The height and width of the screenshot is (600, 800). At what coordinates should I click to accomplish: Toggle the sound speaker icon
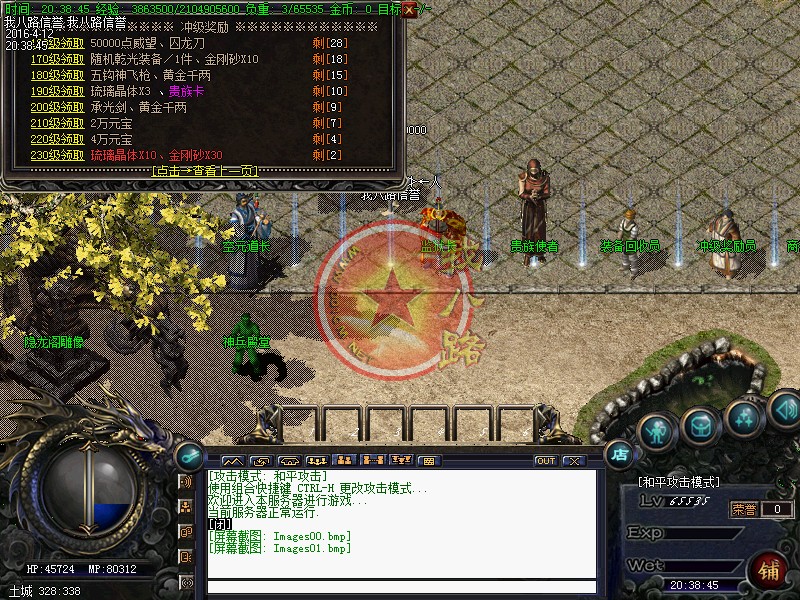coord(783,407)
